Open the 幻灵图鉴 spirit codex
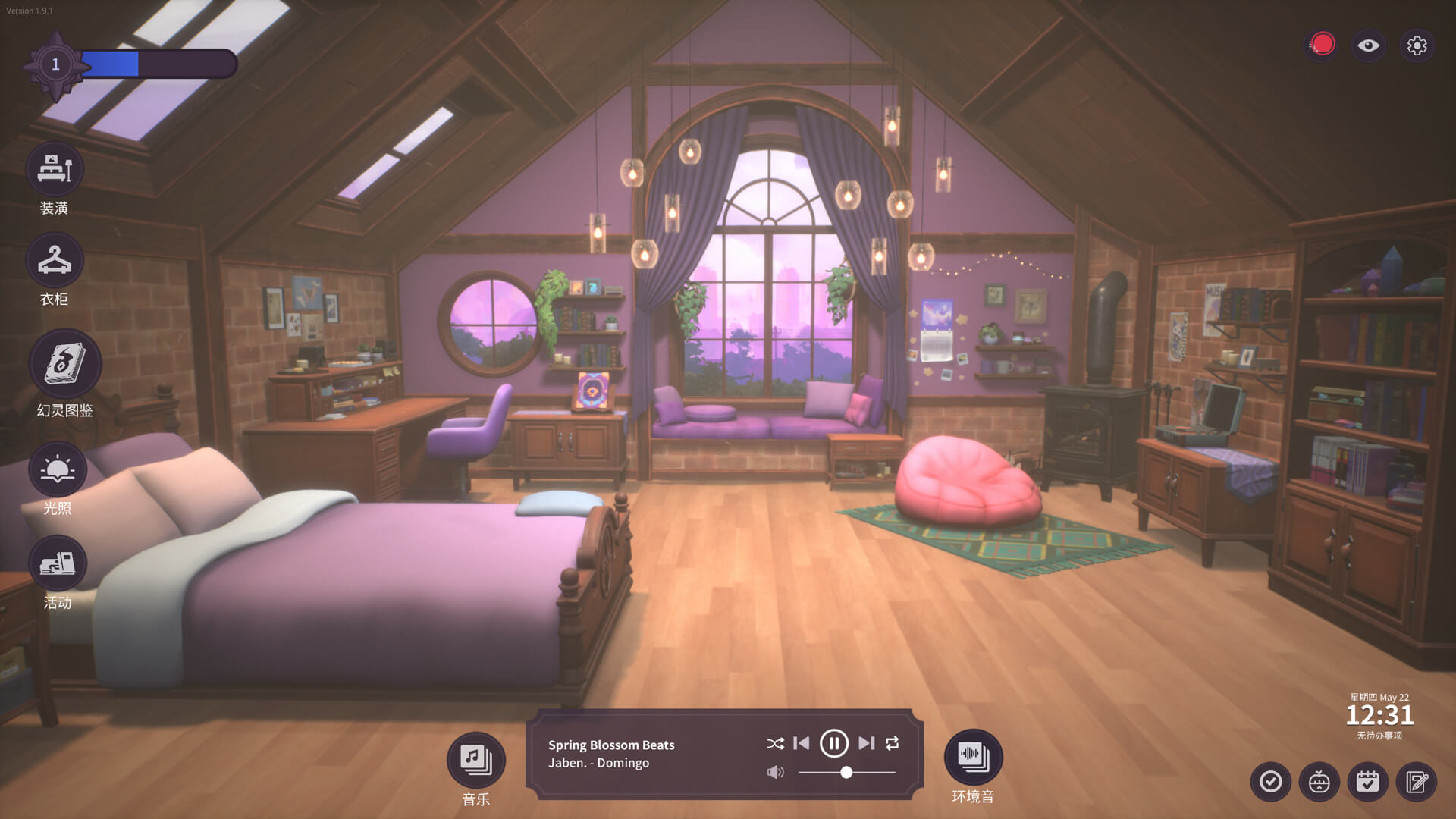This screenshot has height=819, width=1456. tap(65, 364)
